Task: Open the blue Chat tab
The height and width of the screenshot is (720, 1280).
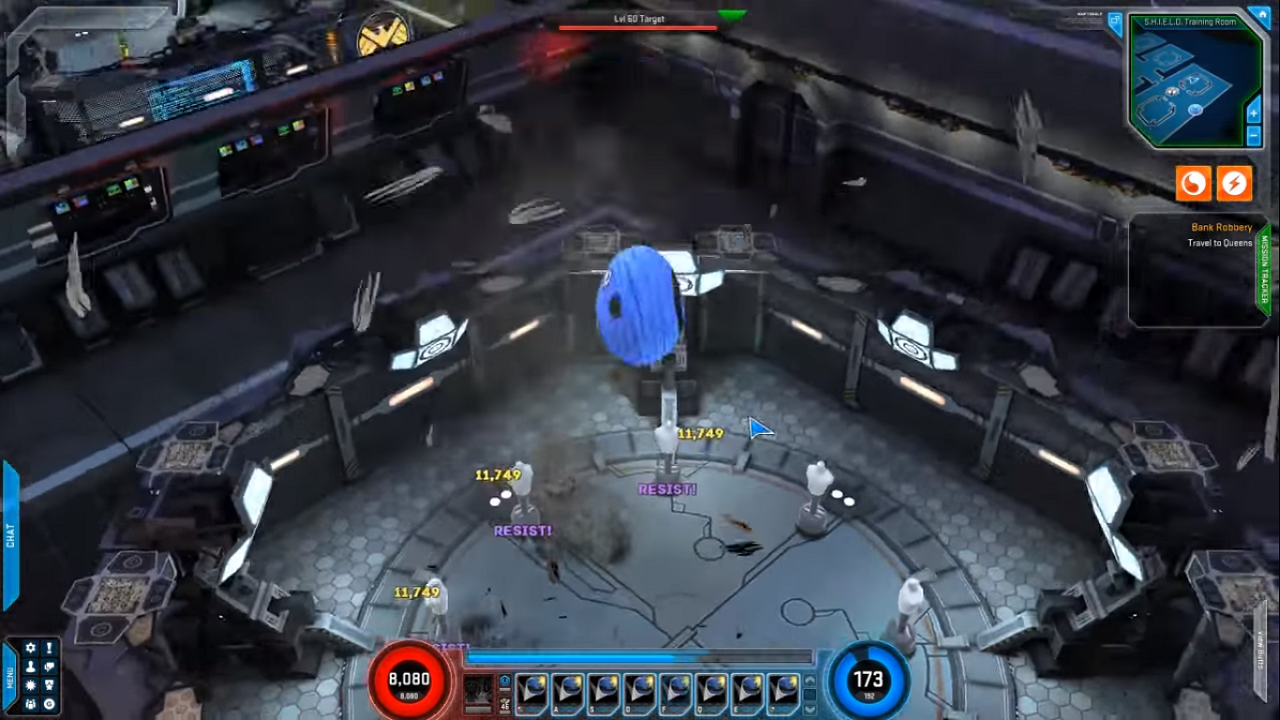Action: (10, 535)
